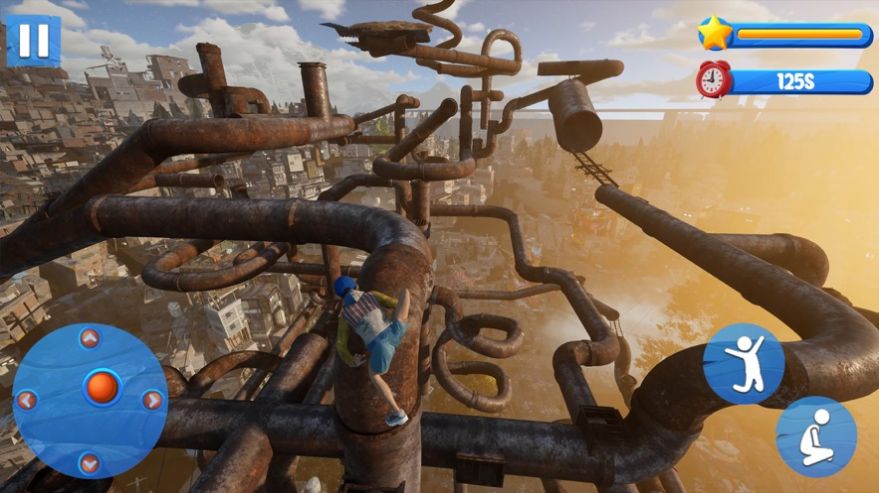This screenshot has height=493, width=879.
Task: Pause the game
Action: click(33, 40)
